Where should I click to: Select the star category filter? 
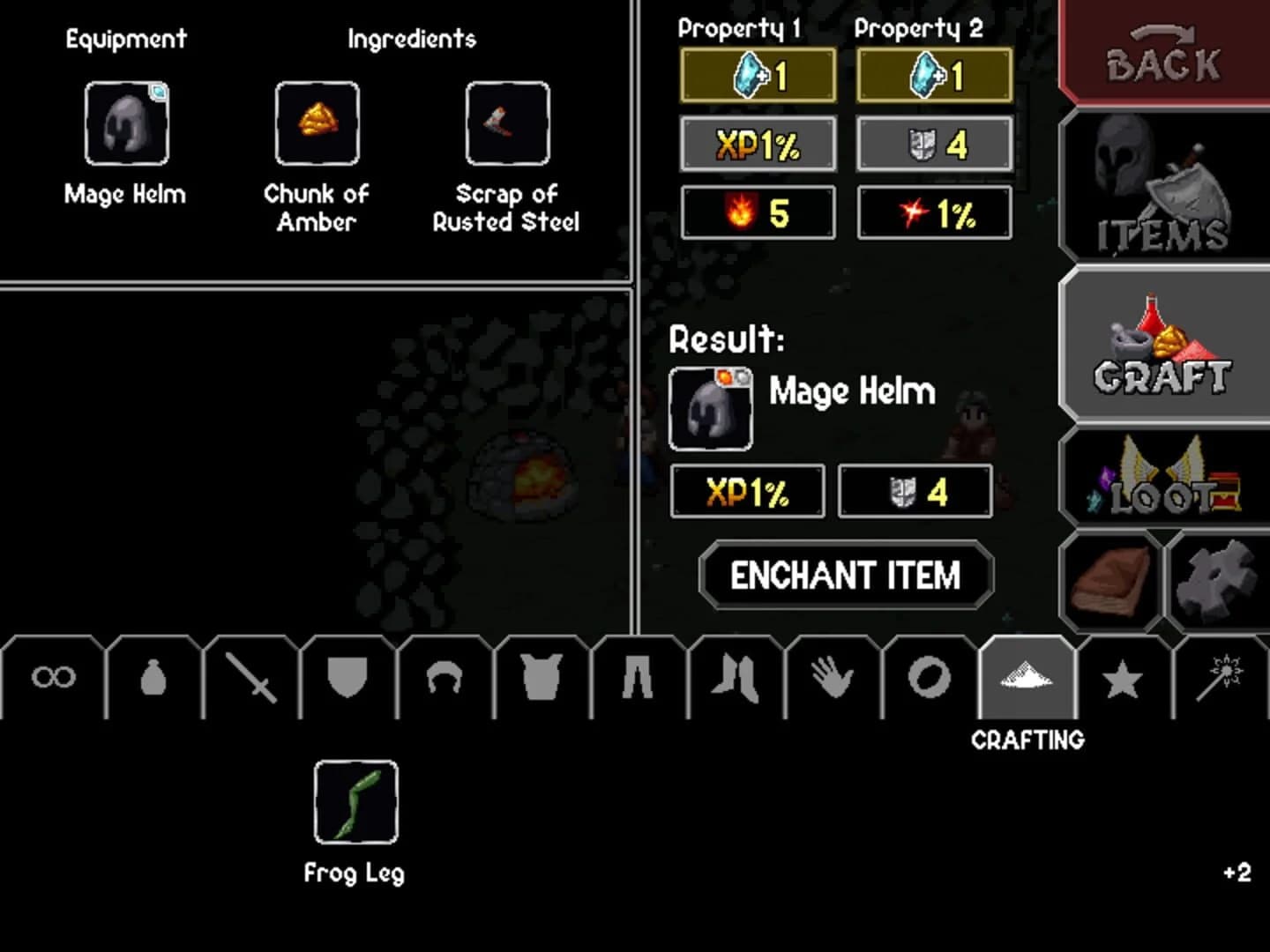pos(1123,679)
